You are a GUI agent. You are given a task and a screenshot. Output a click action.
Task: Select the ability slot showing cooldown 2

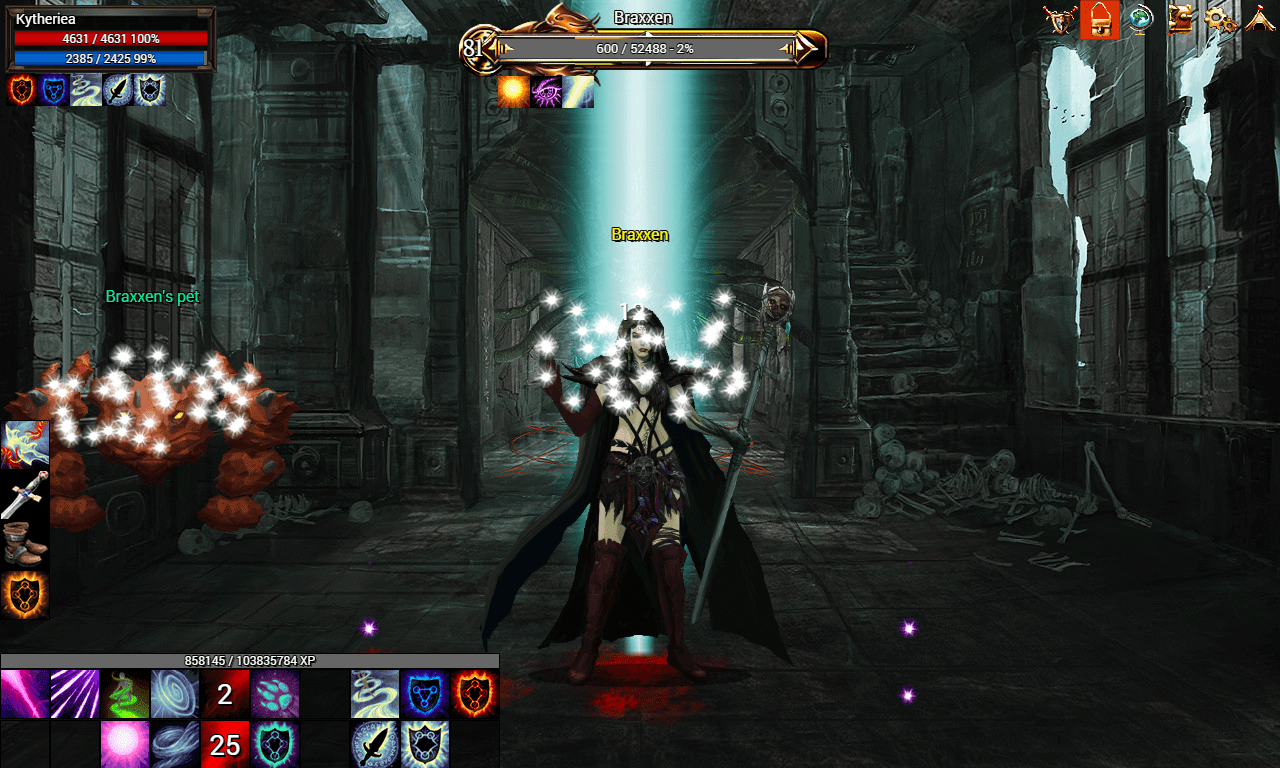(225, 694)
